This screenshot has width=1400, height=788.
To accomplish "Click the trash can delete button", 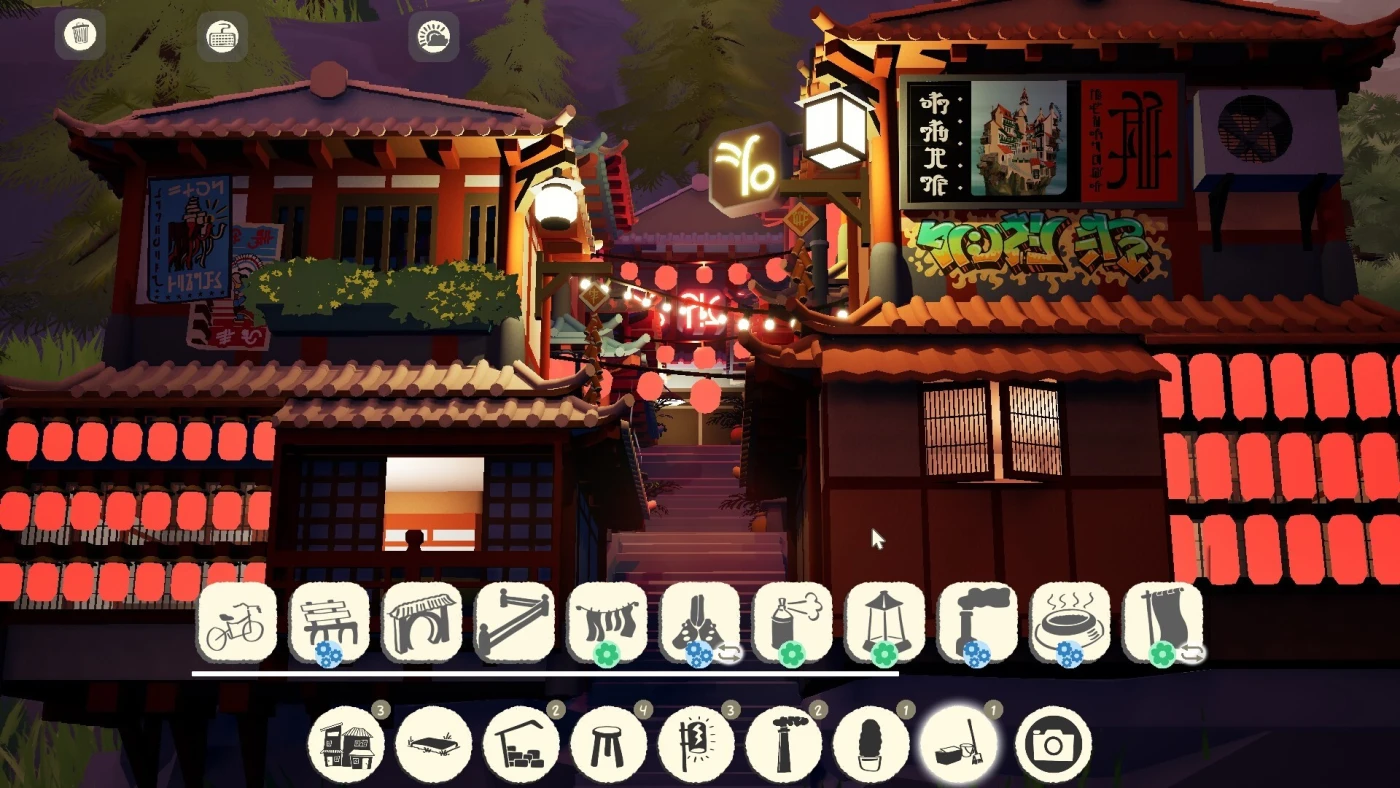I will [x=80, y=35].
